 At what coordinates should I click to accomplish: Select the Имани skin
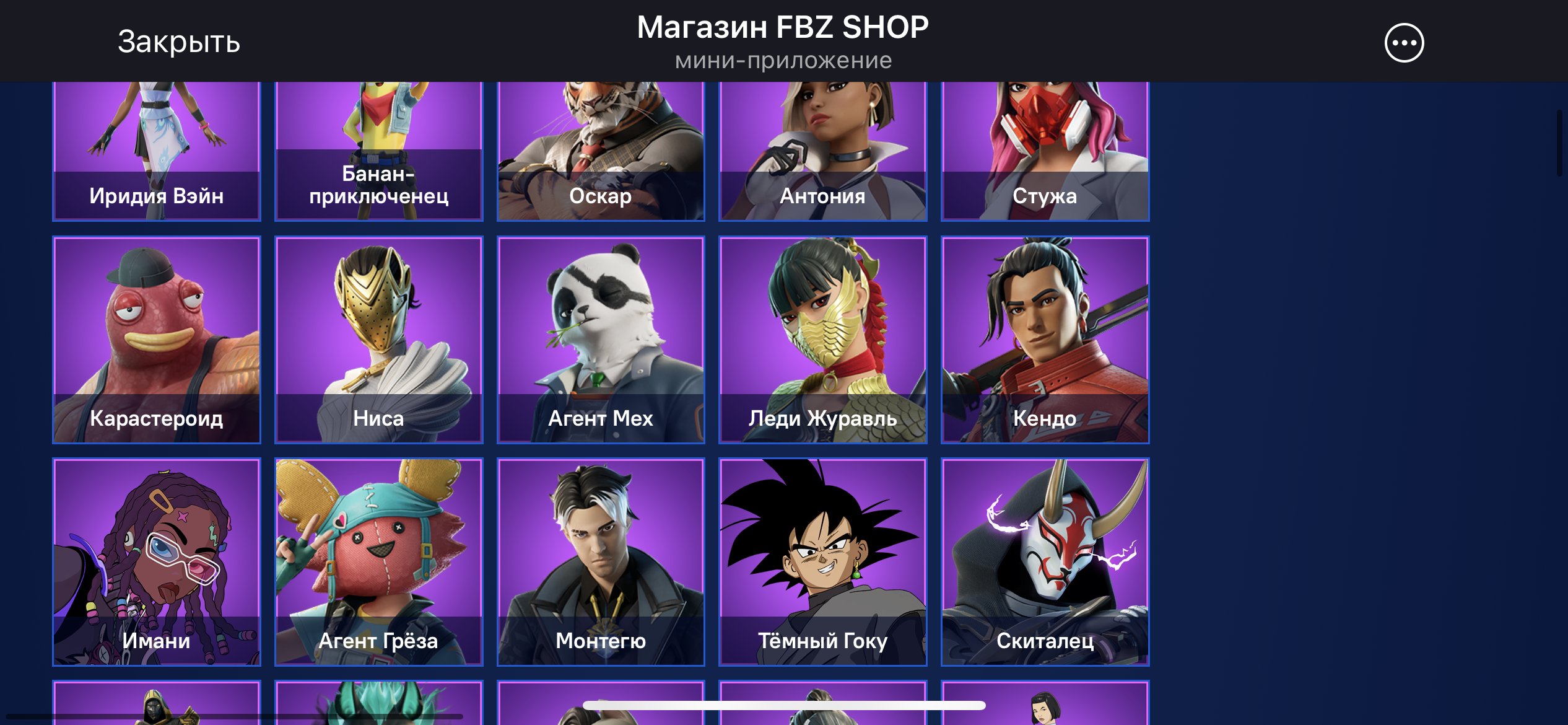[156, 562]
